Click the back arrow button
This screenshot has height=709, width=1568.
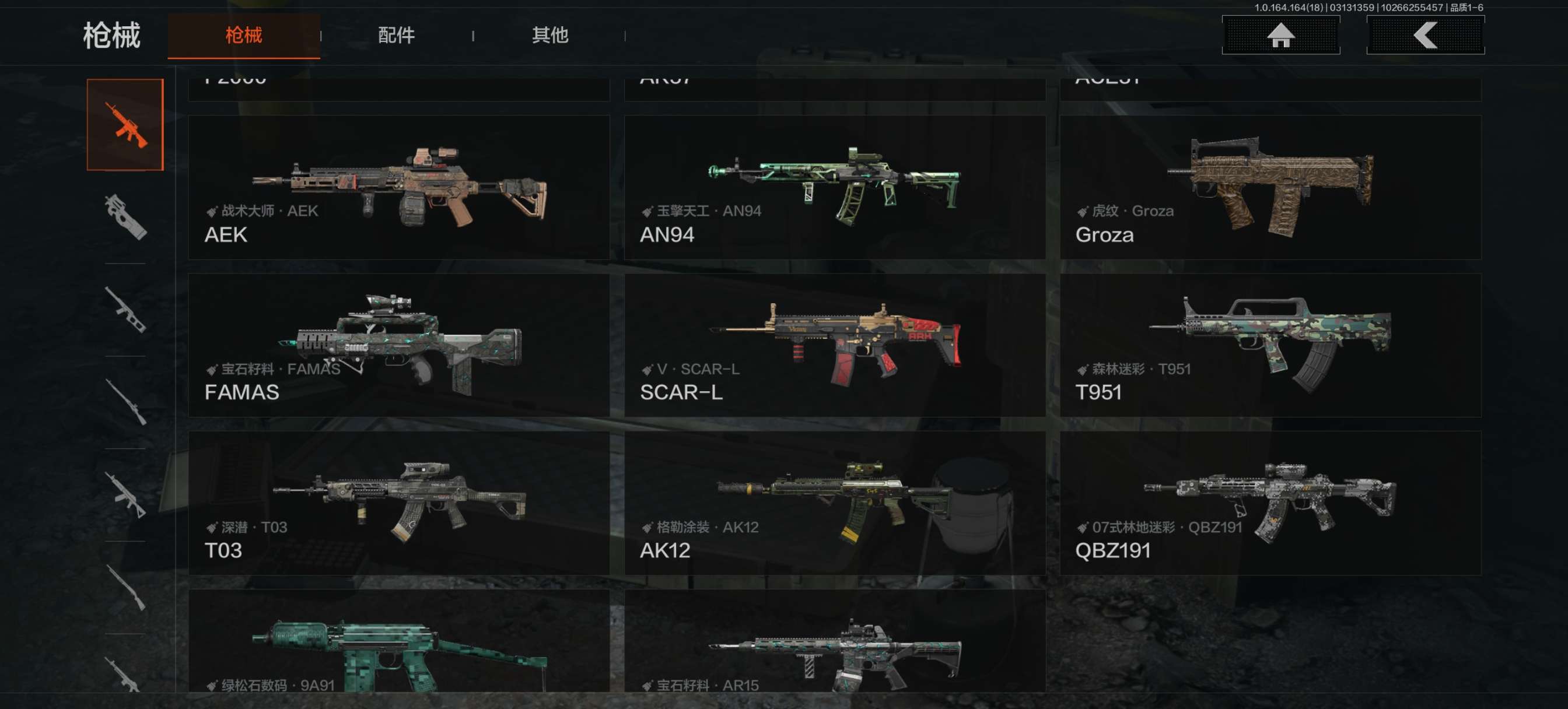click(1424, 36)
